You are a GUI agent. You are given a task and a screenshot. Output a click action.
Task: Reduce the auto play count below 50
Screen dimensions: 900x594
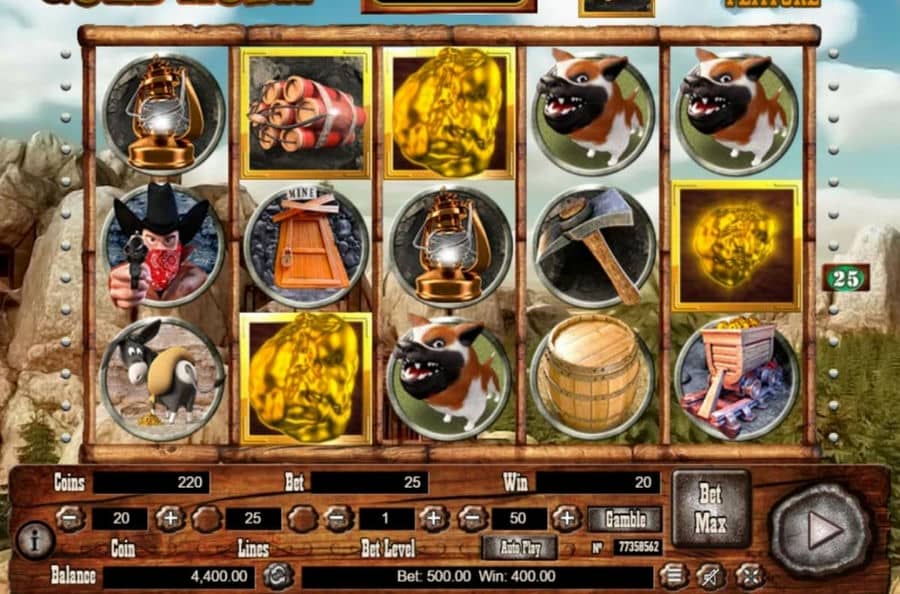coord(473,518)
